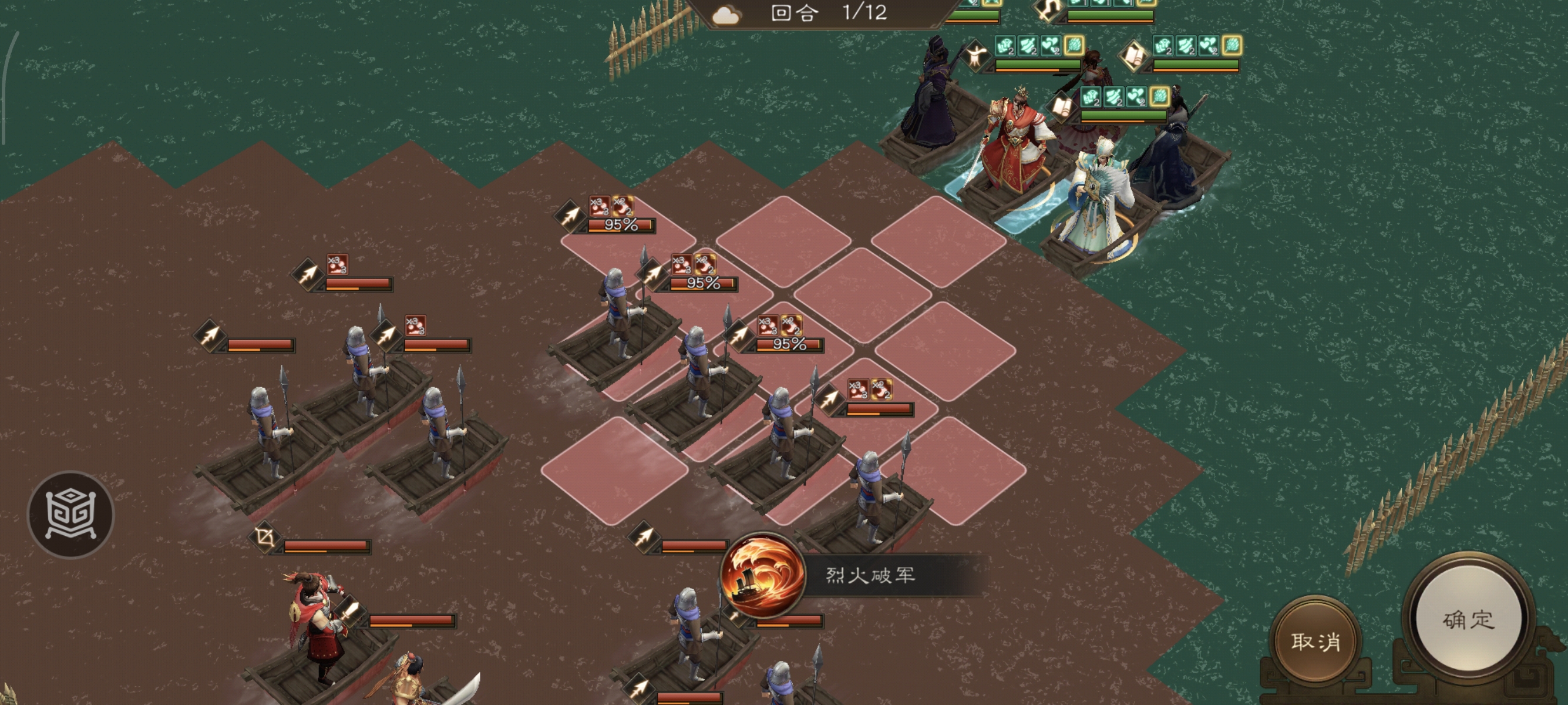Select the x3 burn debuff icon showing 95%

pos(681,264)
